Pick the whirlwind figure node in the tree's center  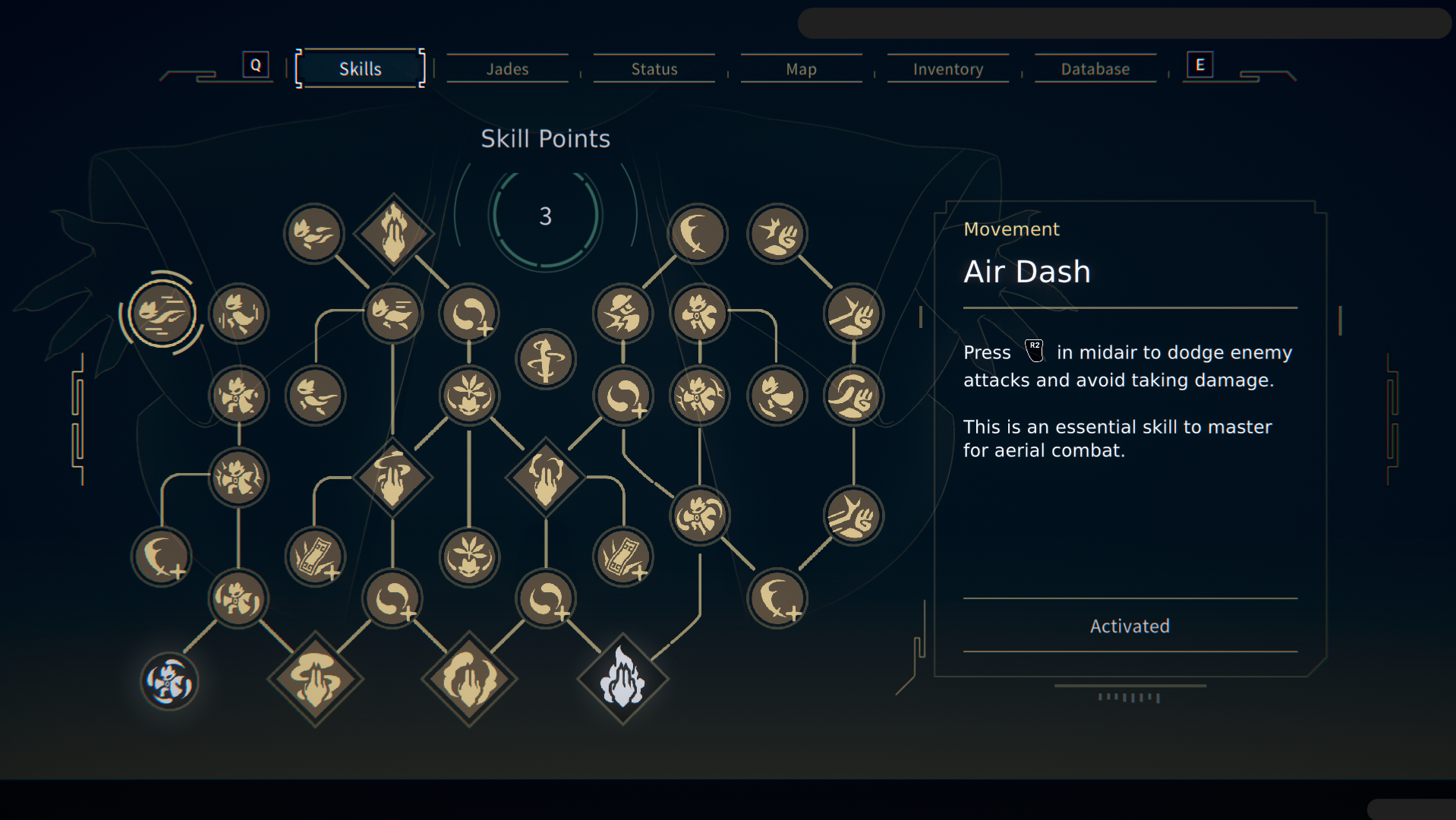pos(545,358)
